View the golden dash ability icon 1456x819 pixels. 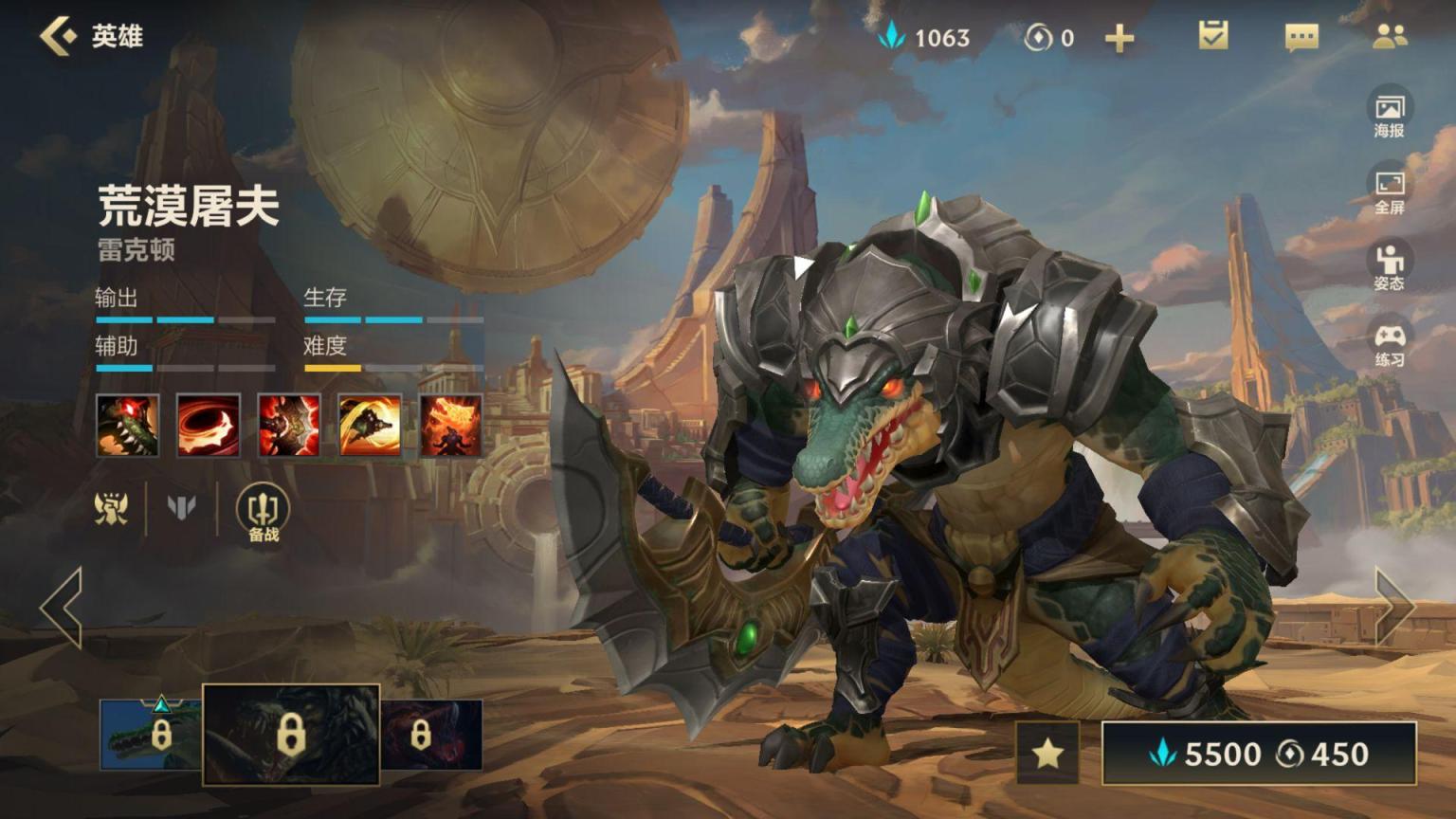point(370,426)
